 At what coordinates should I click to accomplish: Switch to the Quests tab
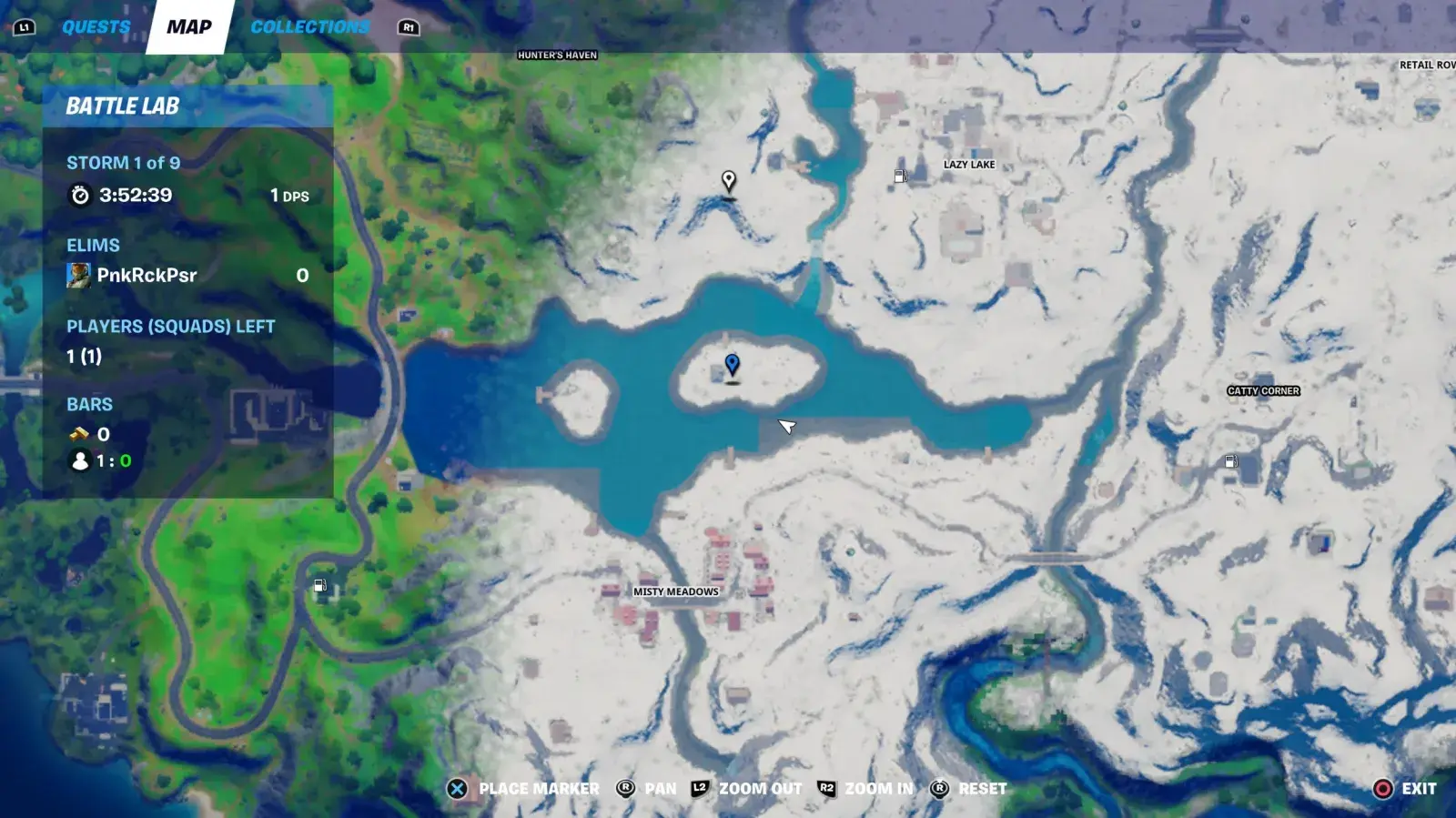click(x=96, y=27)
